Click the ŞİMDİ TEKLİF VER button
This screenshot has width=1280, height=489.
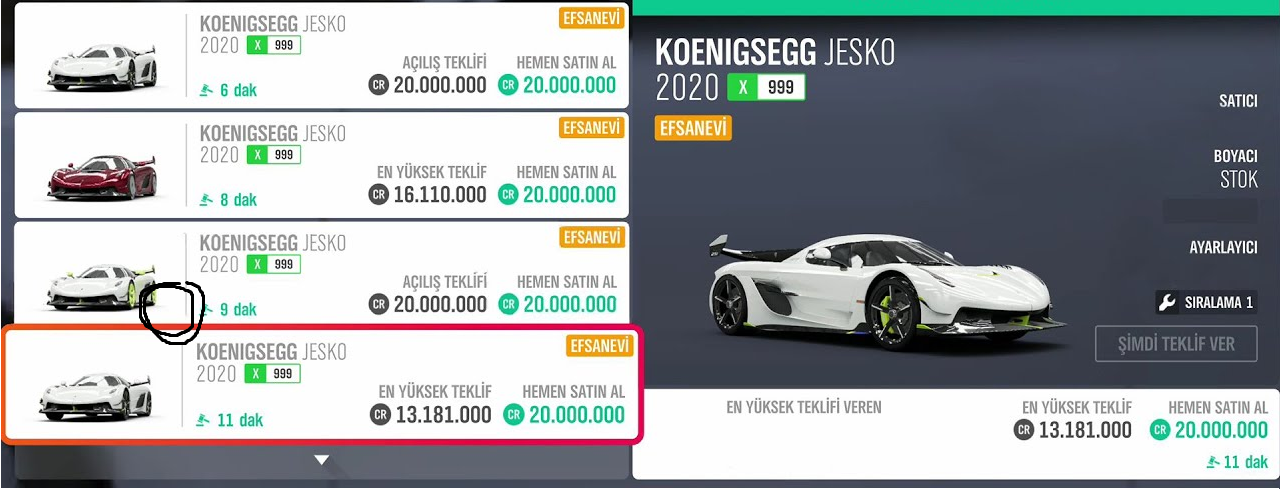(1176, 344)
